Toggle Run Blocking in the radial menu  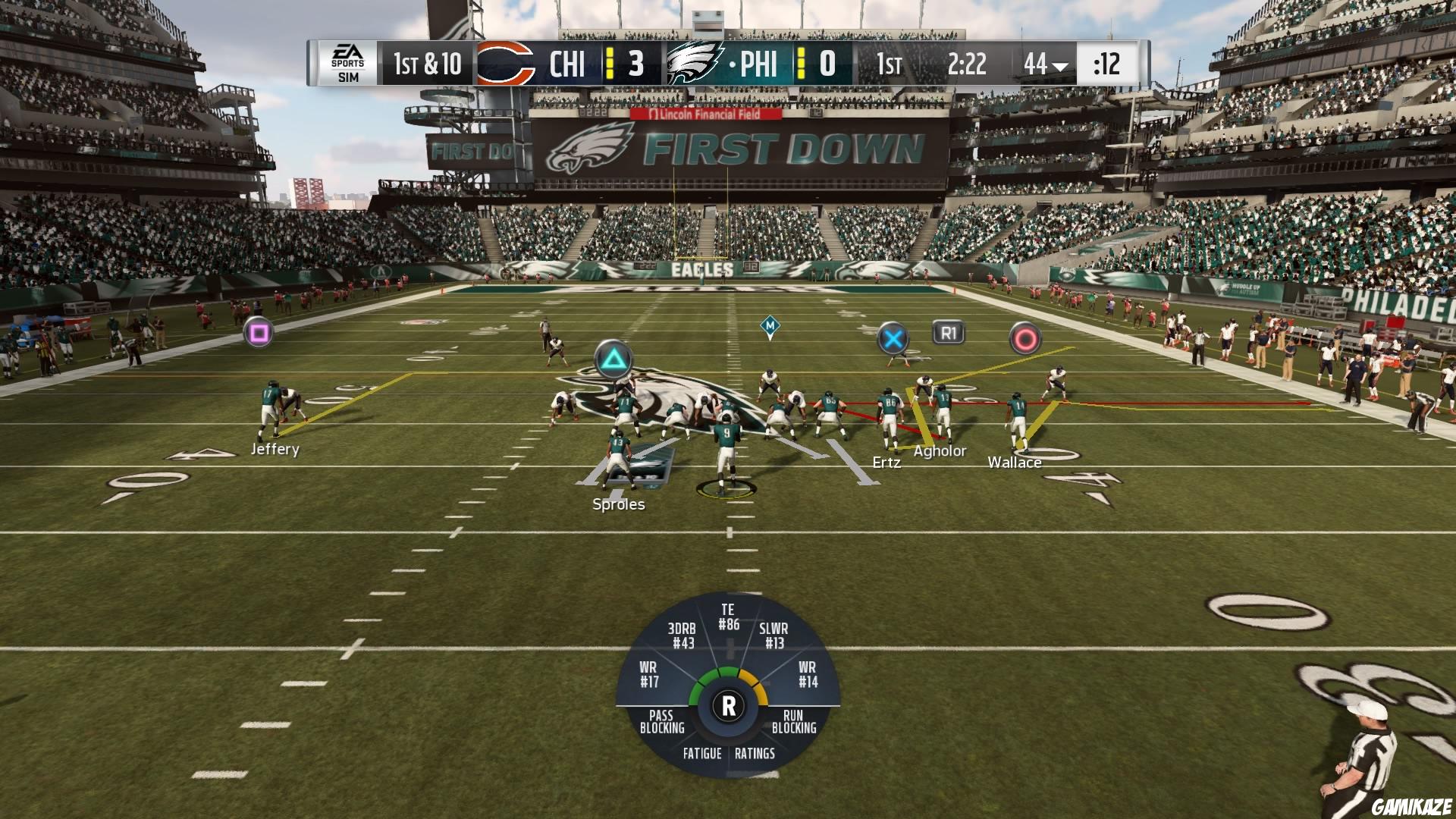(792, 722)
